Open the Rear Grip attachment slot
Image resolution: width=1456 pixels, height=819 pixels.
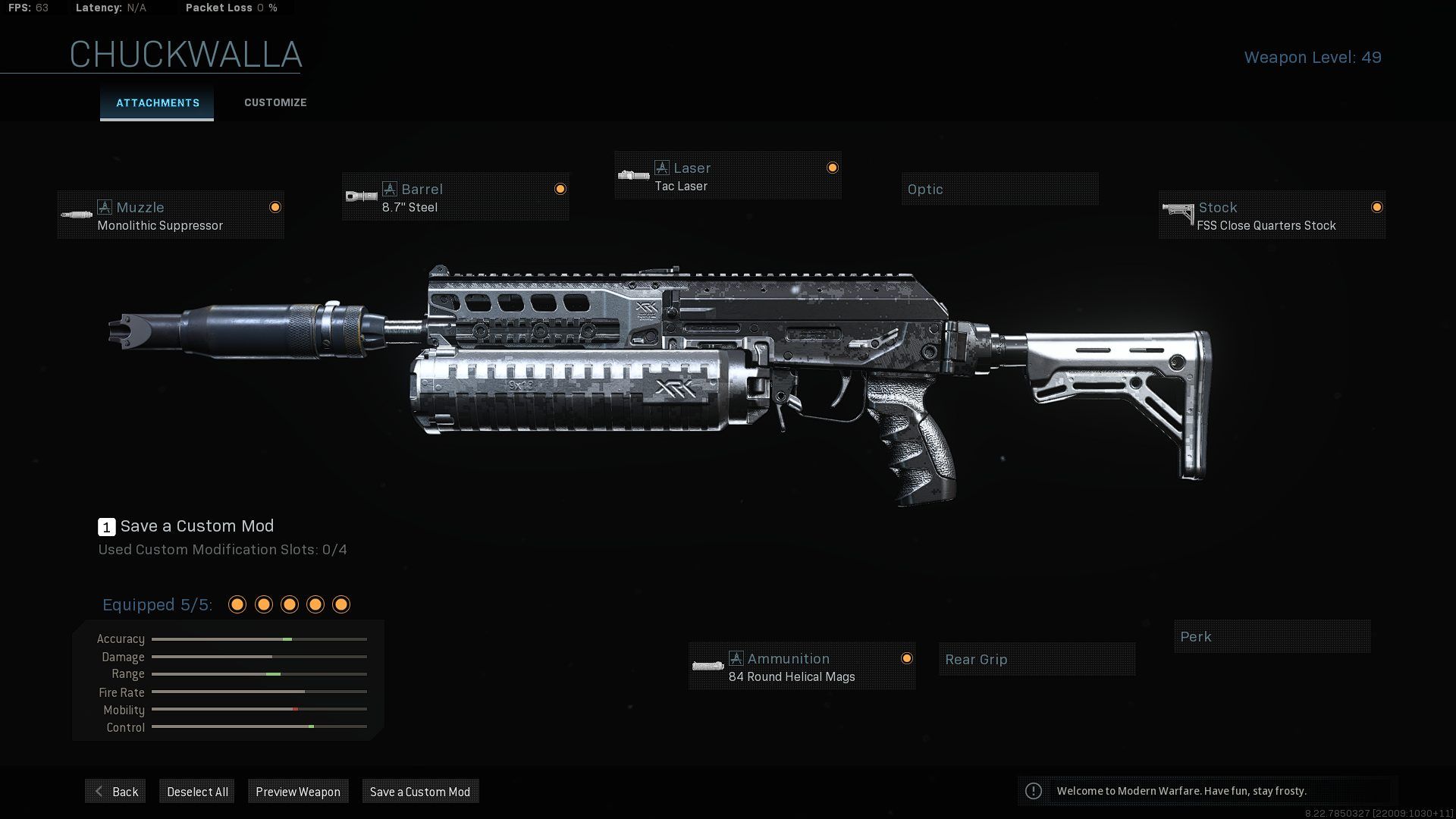click(1036, 659)
